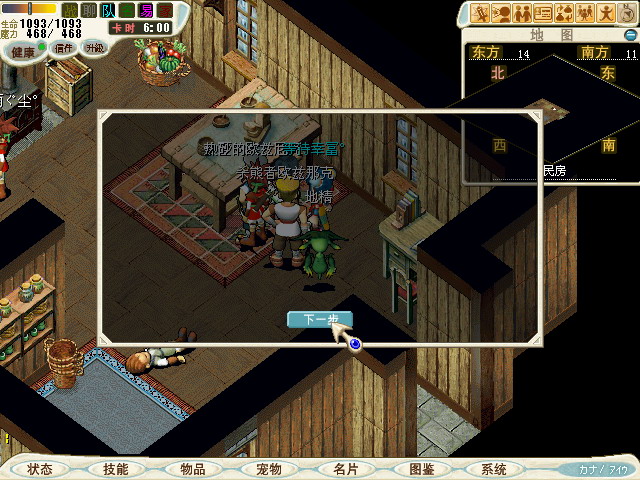Click the 健康 health status button

point(24,48)
